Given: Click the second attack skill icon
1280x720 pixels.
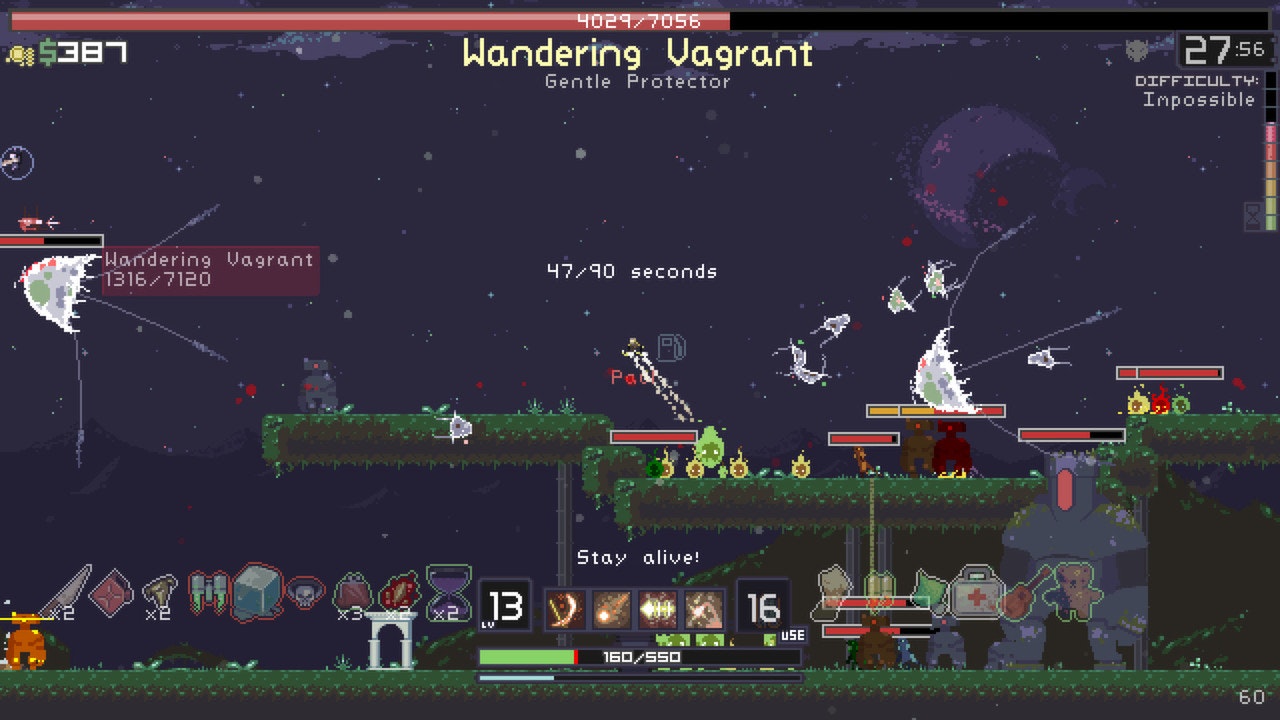Looking at the screenshot, I should click(x=612, y=607).
